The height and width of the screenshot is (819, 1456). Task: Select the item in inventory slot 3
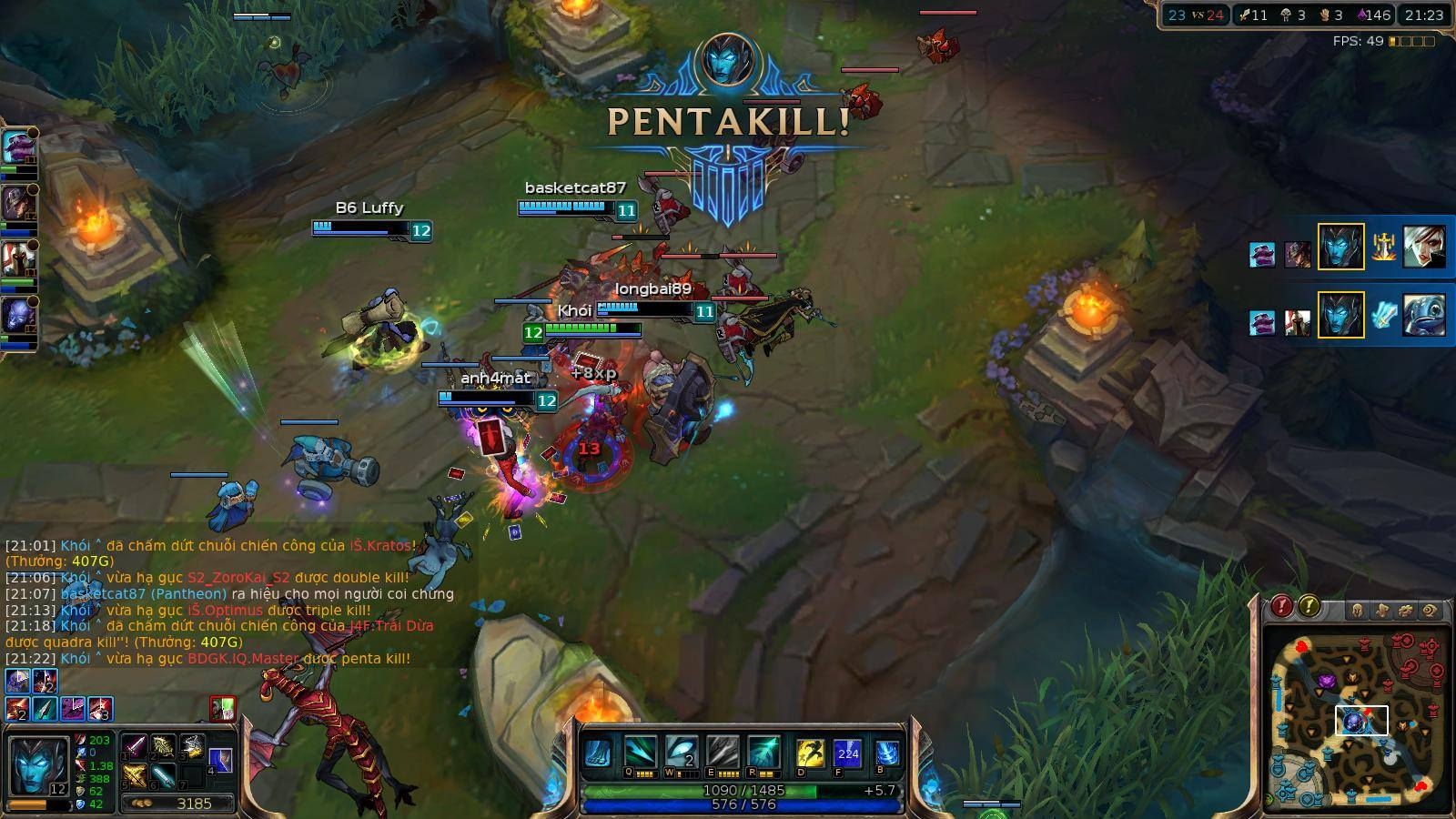[x=191, y=748]
